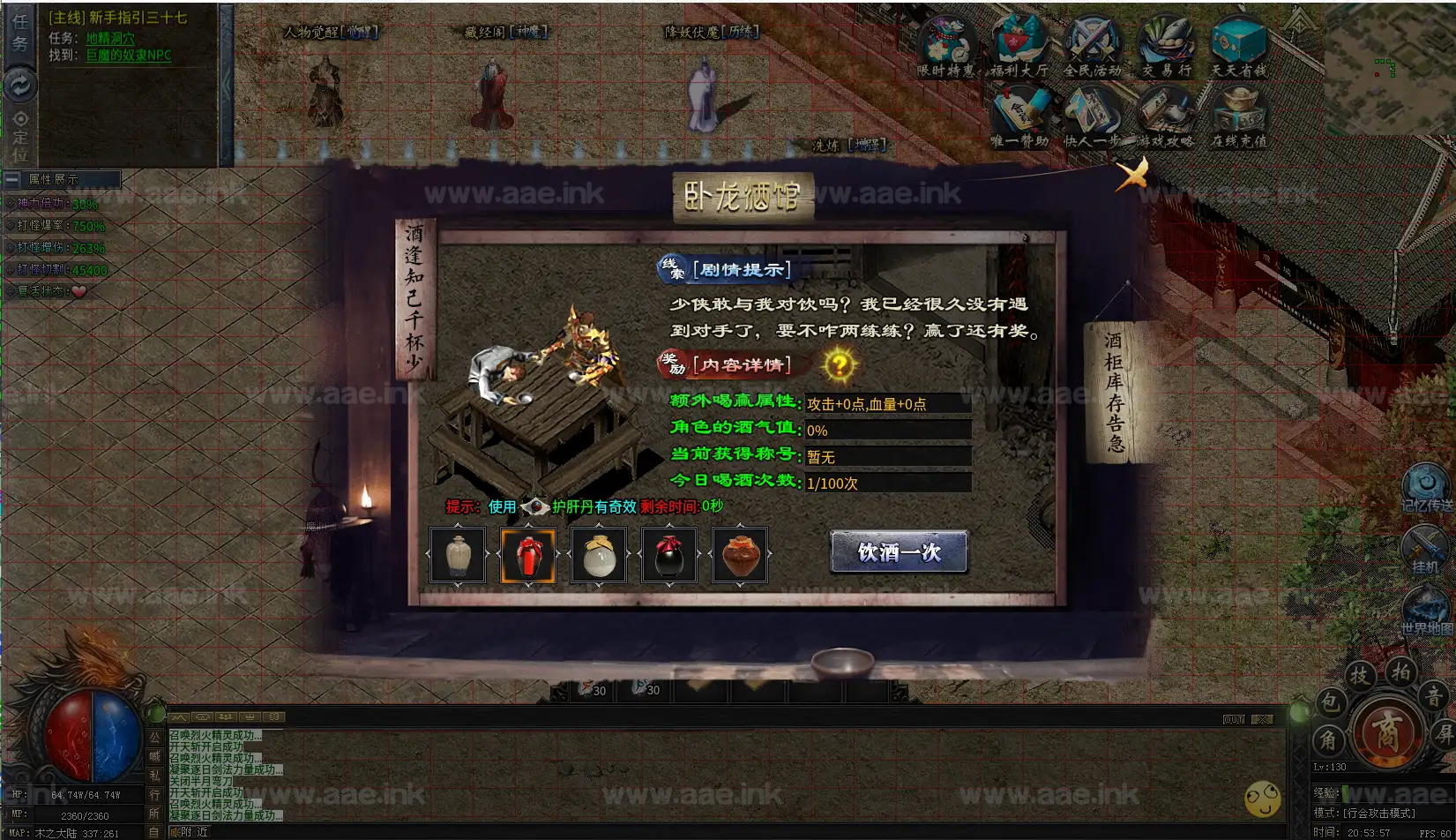1456x840 pixels.
Task: Open the yellow question mark help
Action: click(840, 364)
